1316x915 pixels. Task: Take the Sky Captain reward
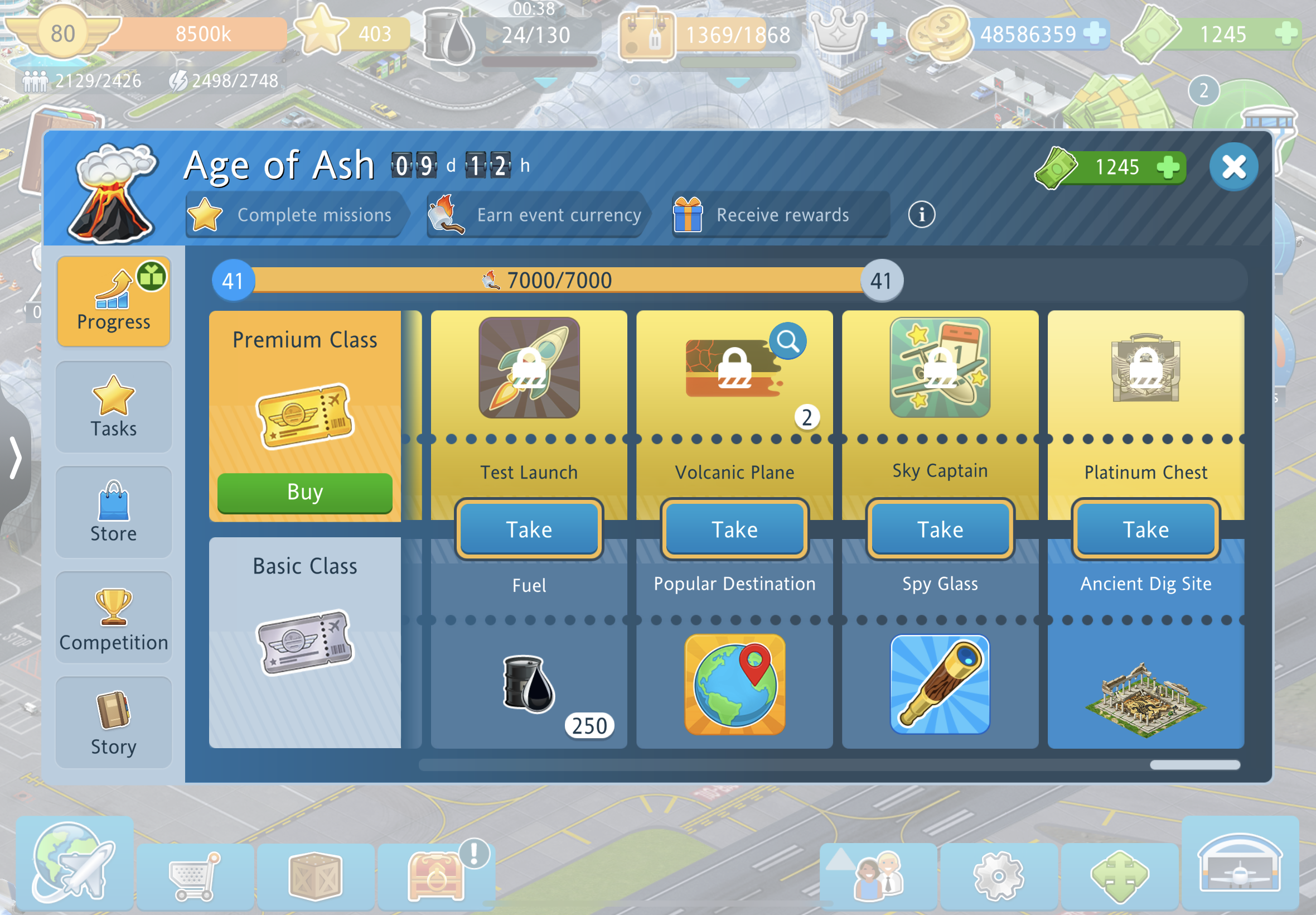click(x=940, y=529)
